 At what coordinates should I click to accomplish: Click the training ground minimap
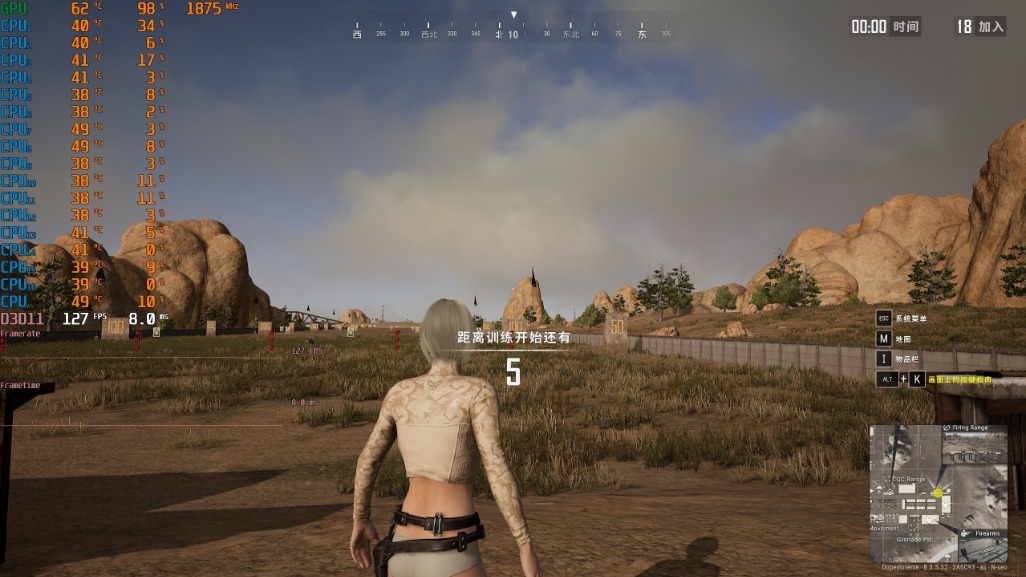(x=938, y=494)
